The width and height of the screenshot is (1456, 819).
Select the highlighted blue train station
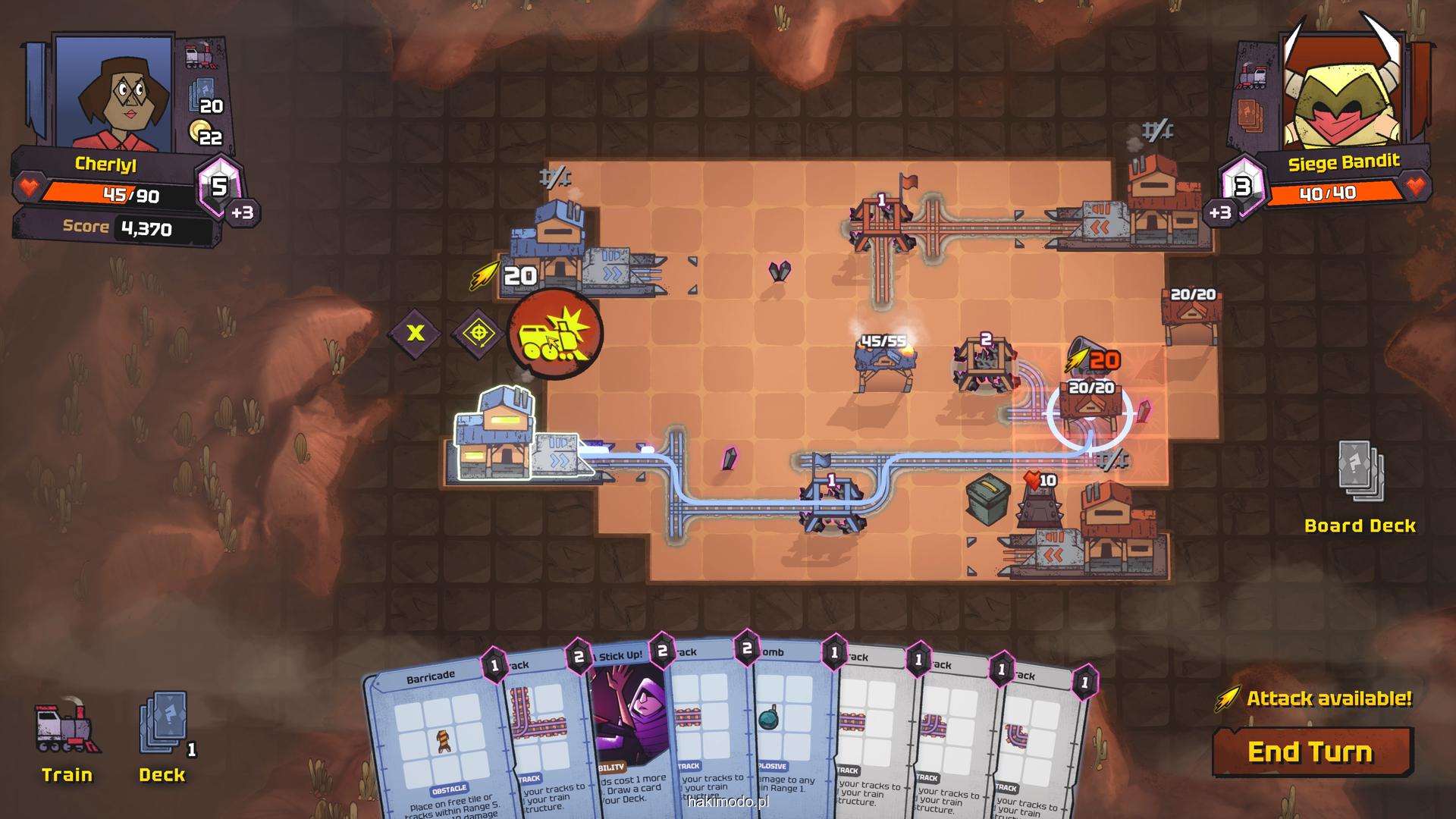[x=496, y=436]
